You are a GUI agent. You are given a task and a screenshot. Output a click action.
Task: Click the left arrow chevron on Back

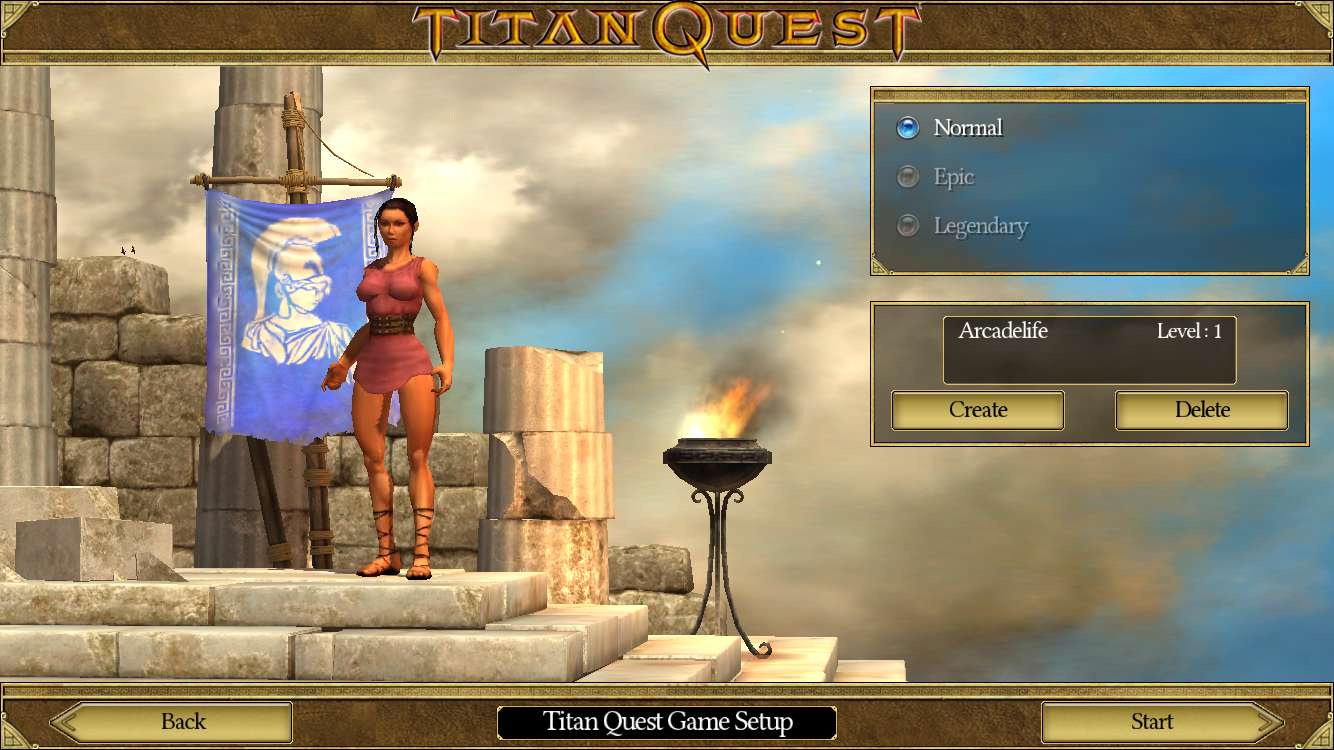66,721
